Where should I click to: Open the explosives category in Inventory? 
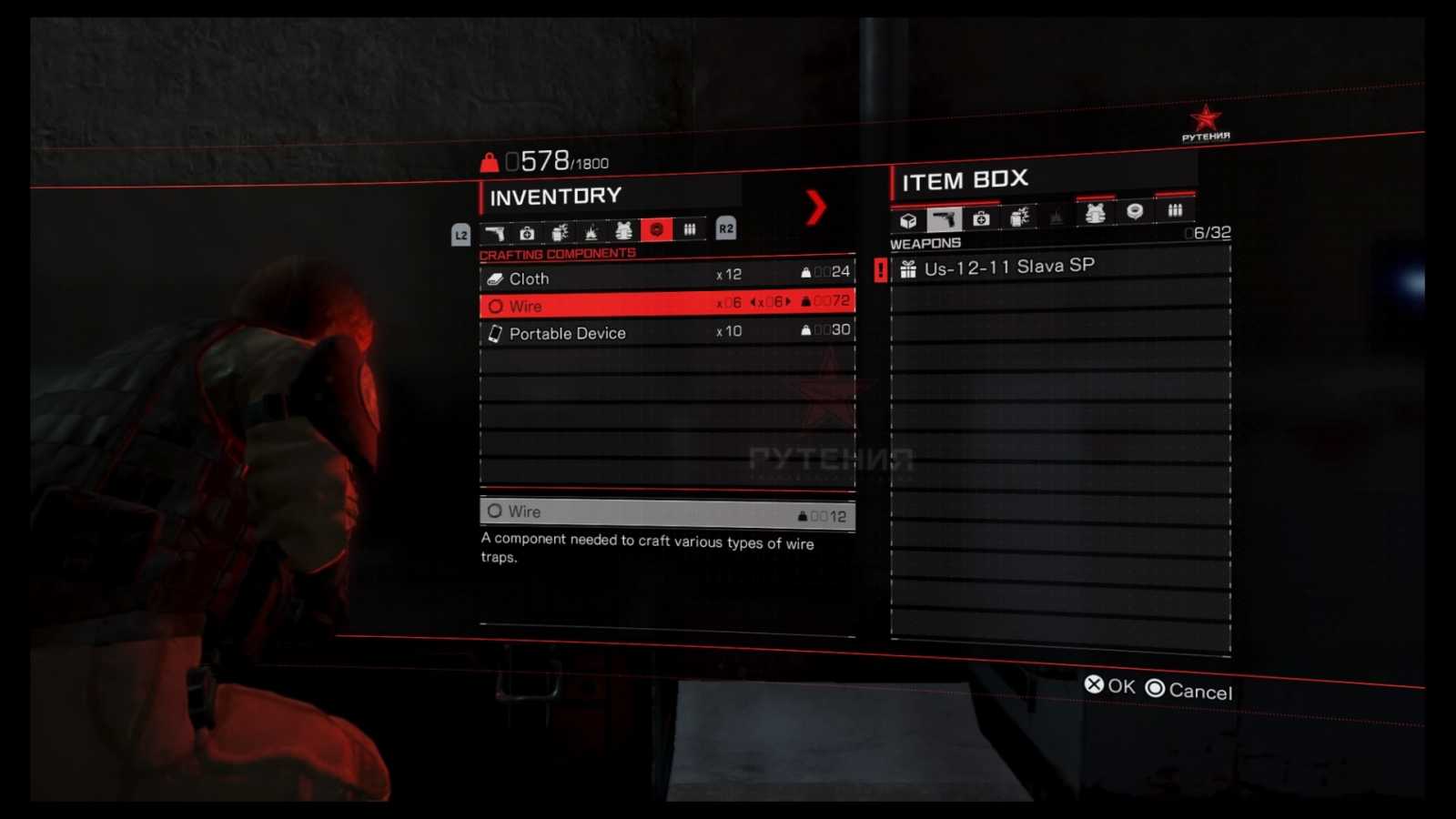561,231
